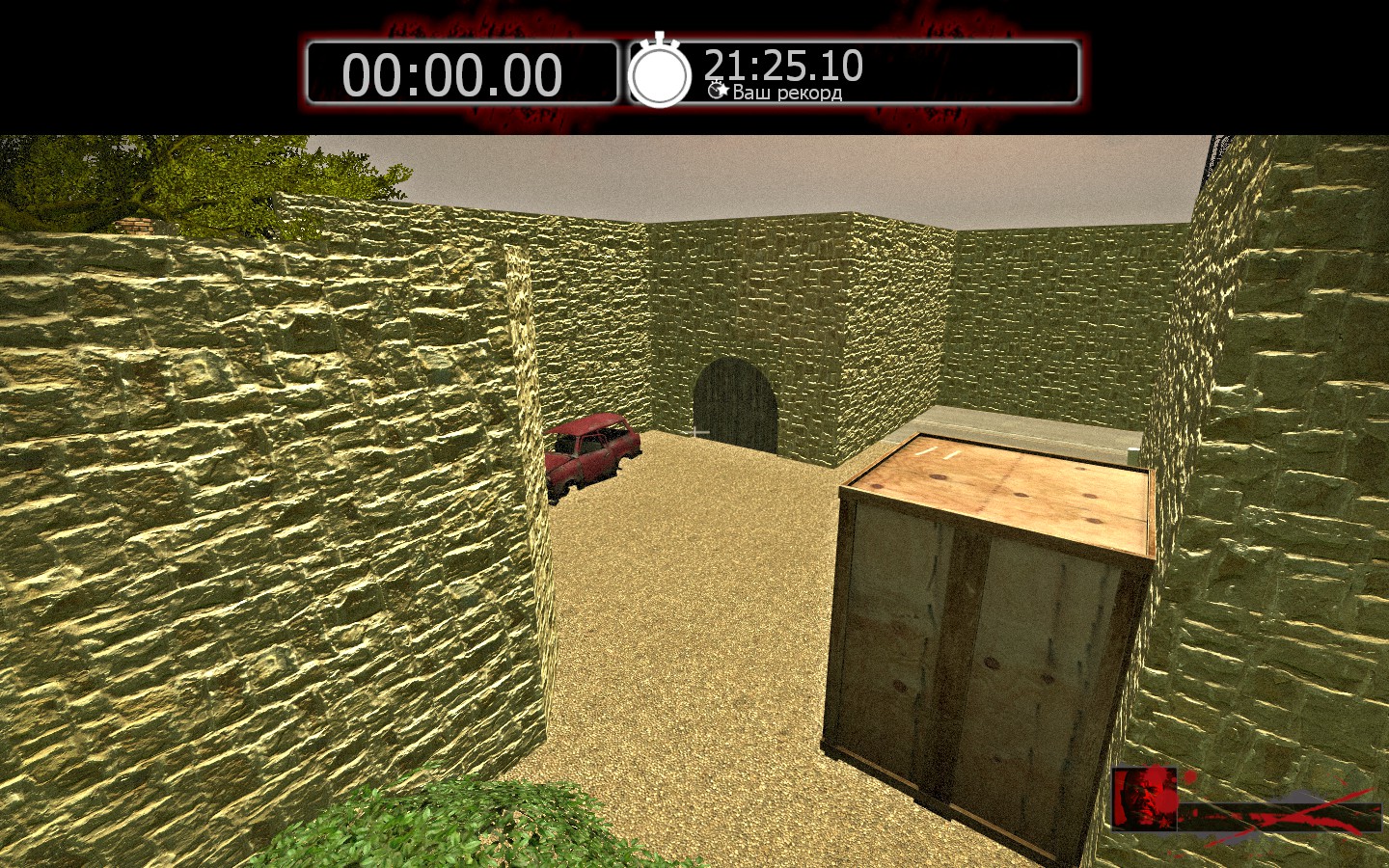
Task: Select the red character portrait
Action: click(1144, 798)
